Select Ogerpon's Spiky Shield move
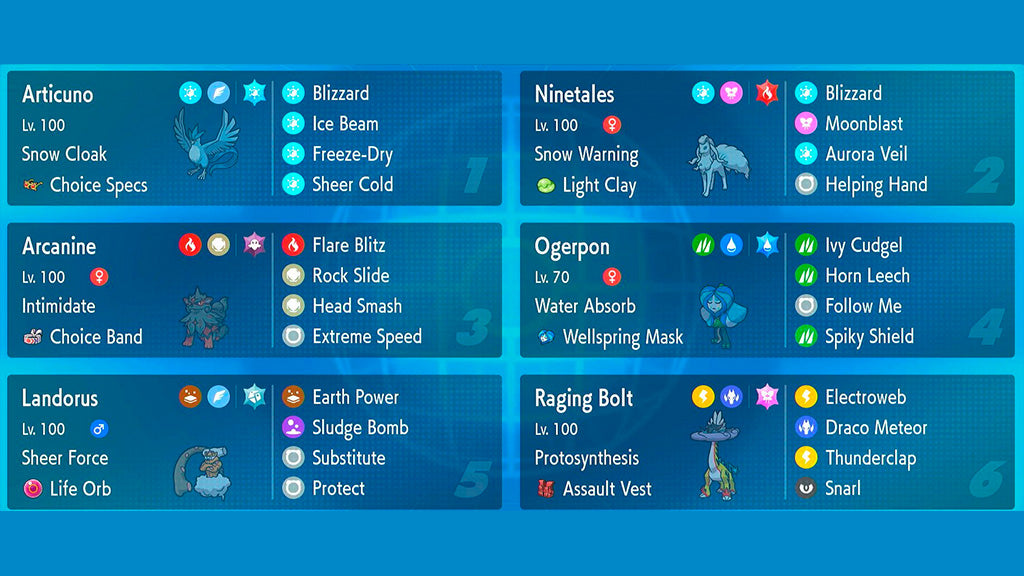 [868, 337]
